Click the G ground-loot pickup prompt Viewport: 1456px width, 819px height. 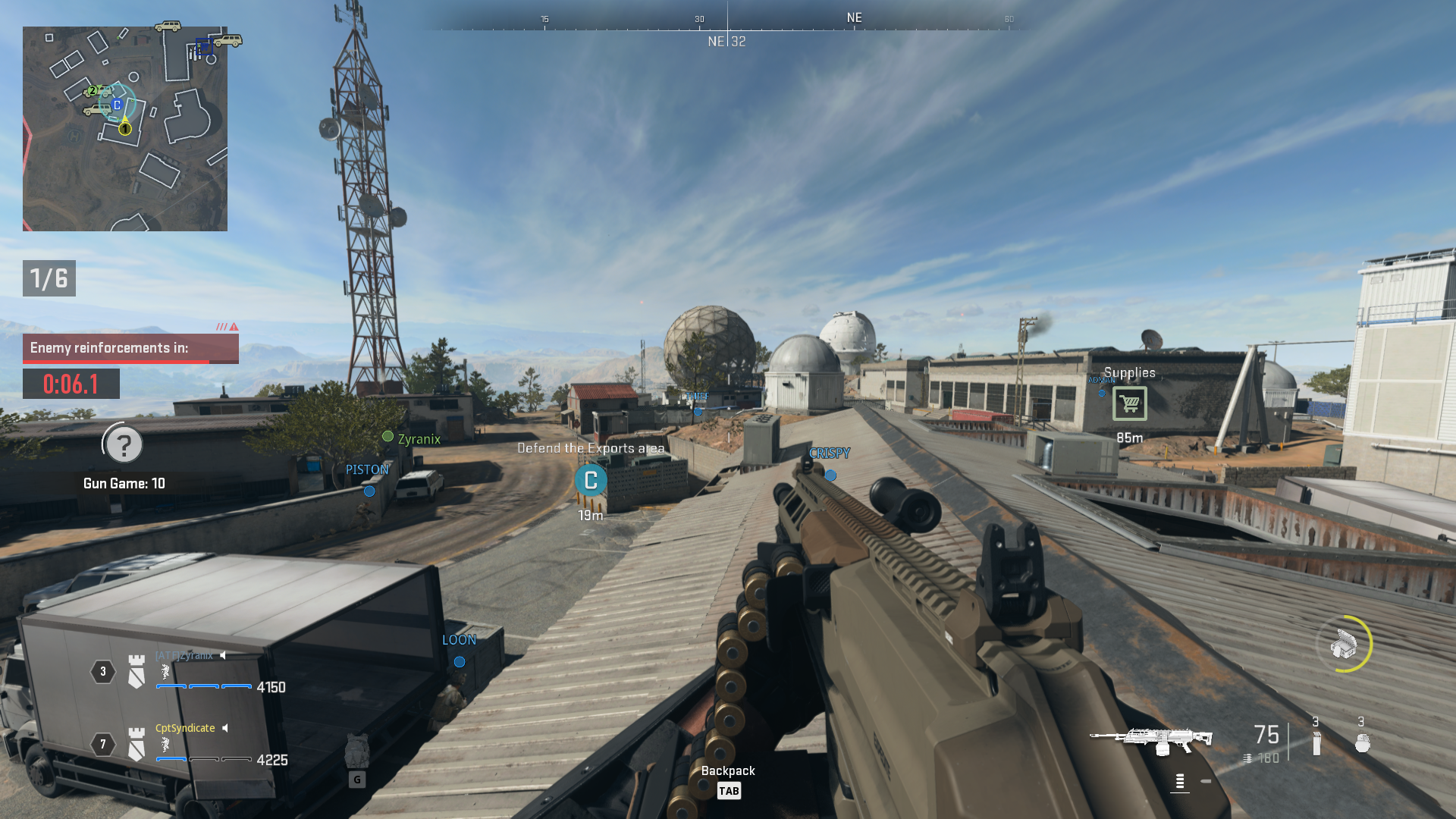(356, 778)
